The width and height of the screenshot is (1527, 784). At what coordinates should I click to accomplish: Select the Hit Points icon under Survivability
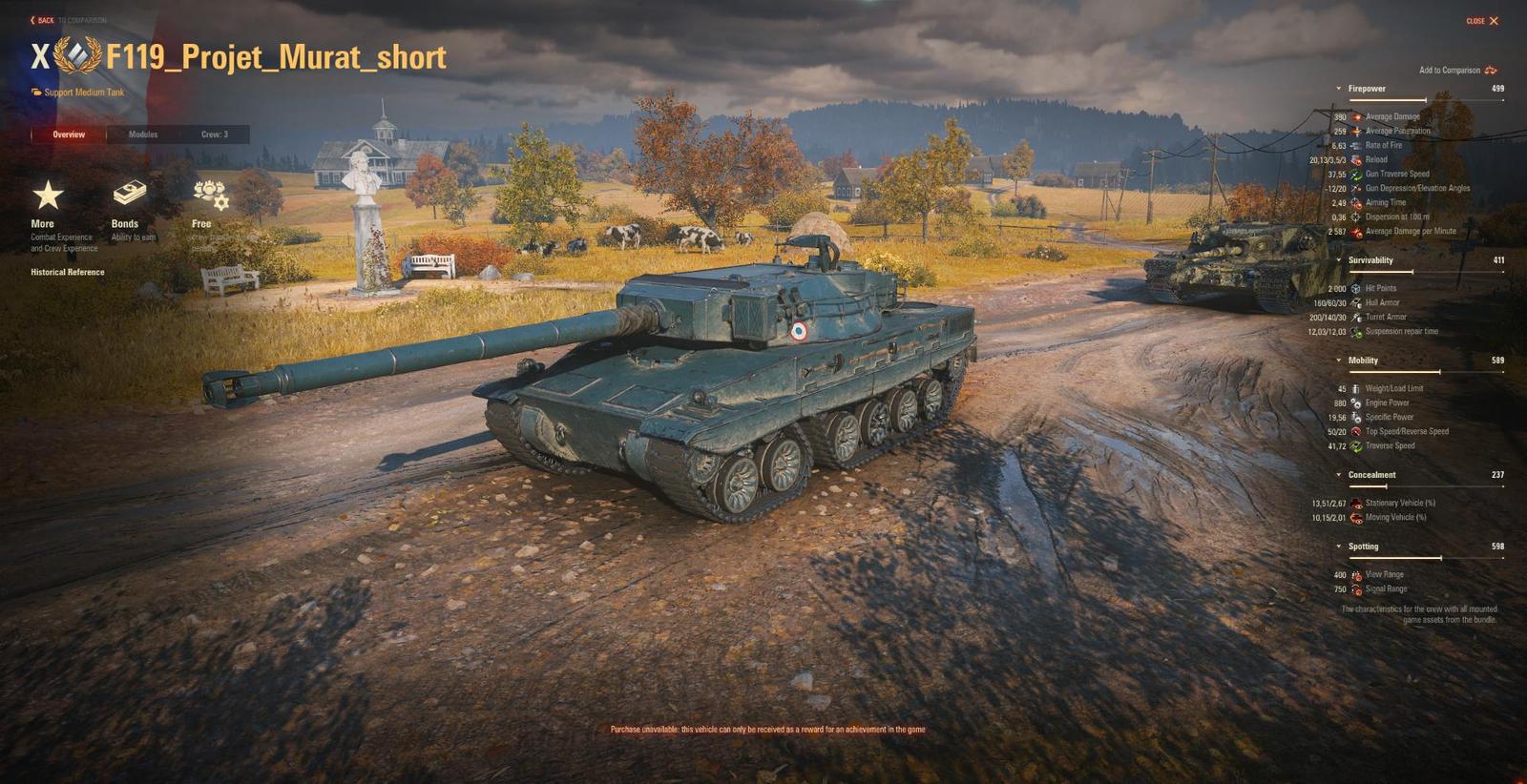pos(1355,289)
